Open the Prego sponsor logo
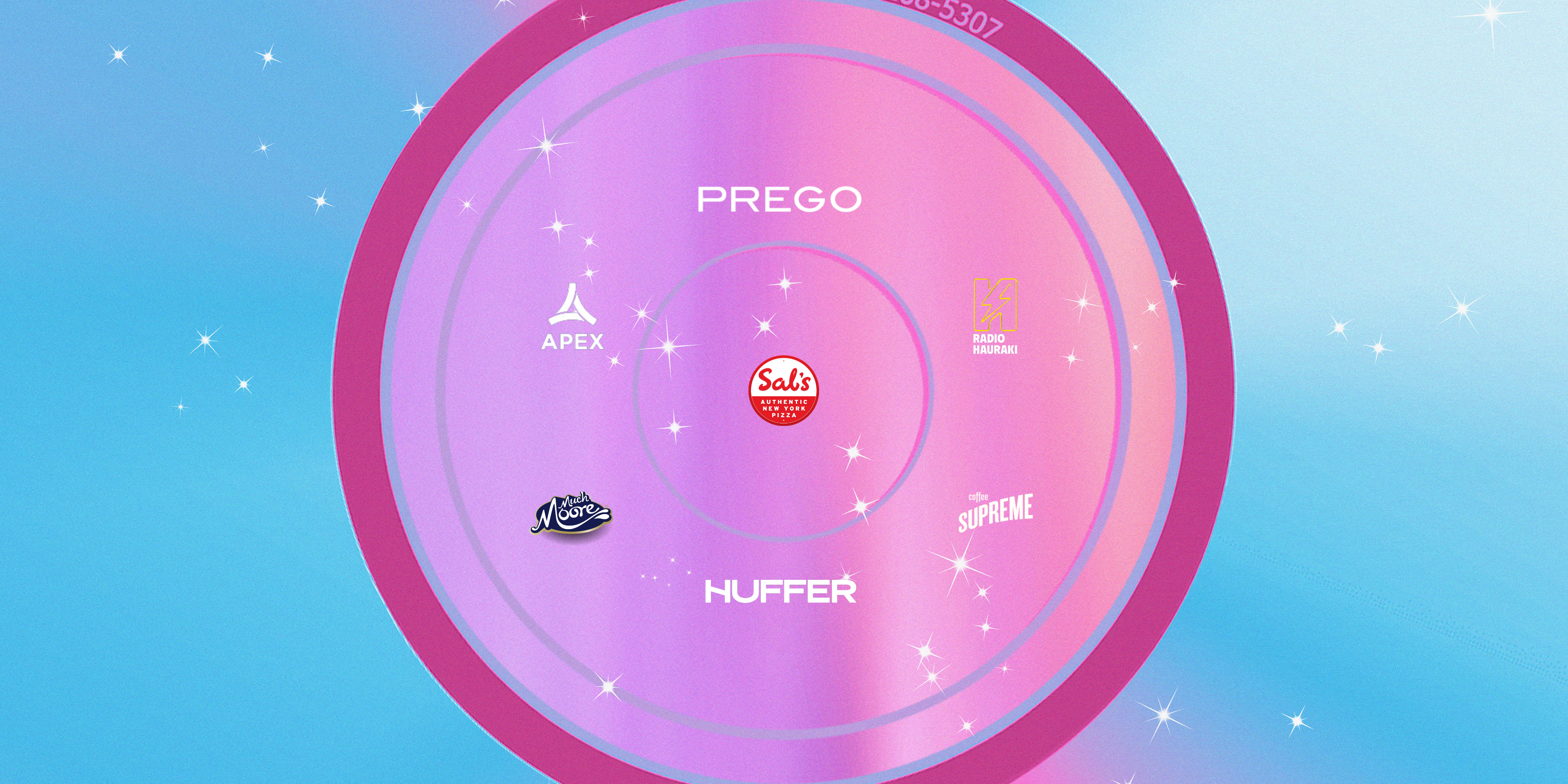The width and height of the screenshot is (1568, 784). [x=779, y=200]
